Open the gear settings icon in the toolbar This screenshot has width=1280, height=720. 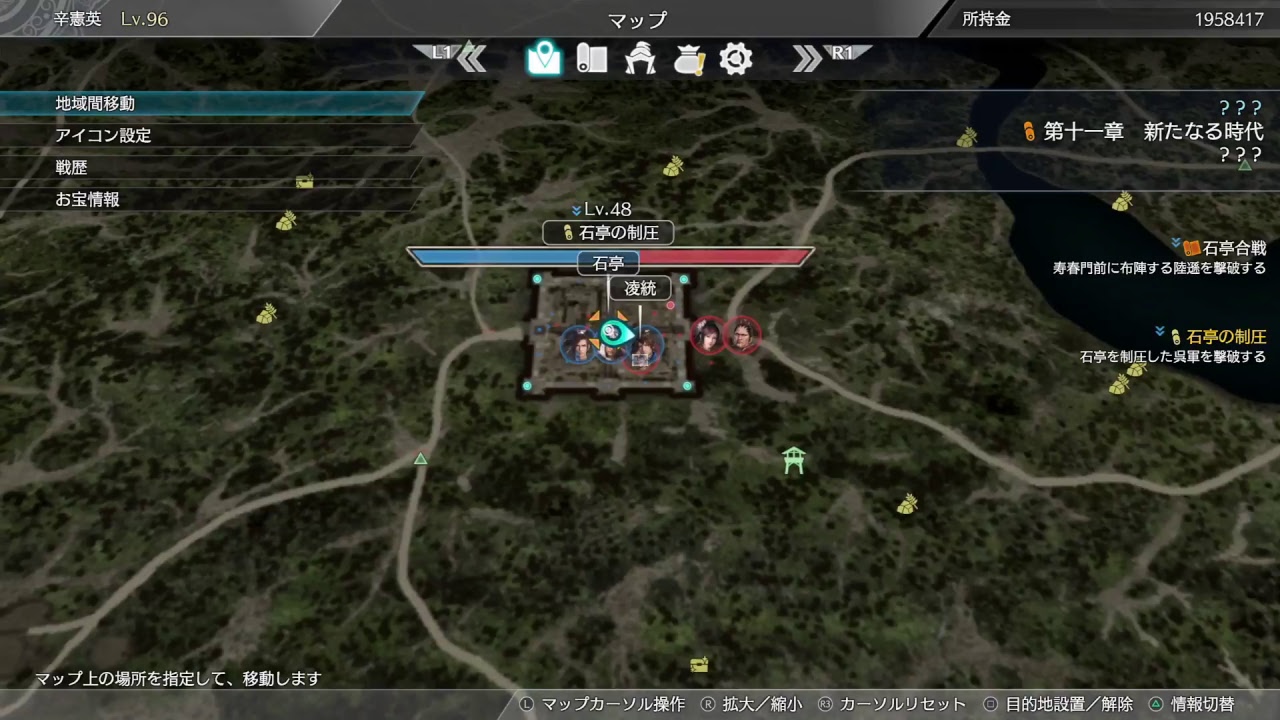(x=735, y=58)
